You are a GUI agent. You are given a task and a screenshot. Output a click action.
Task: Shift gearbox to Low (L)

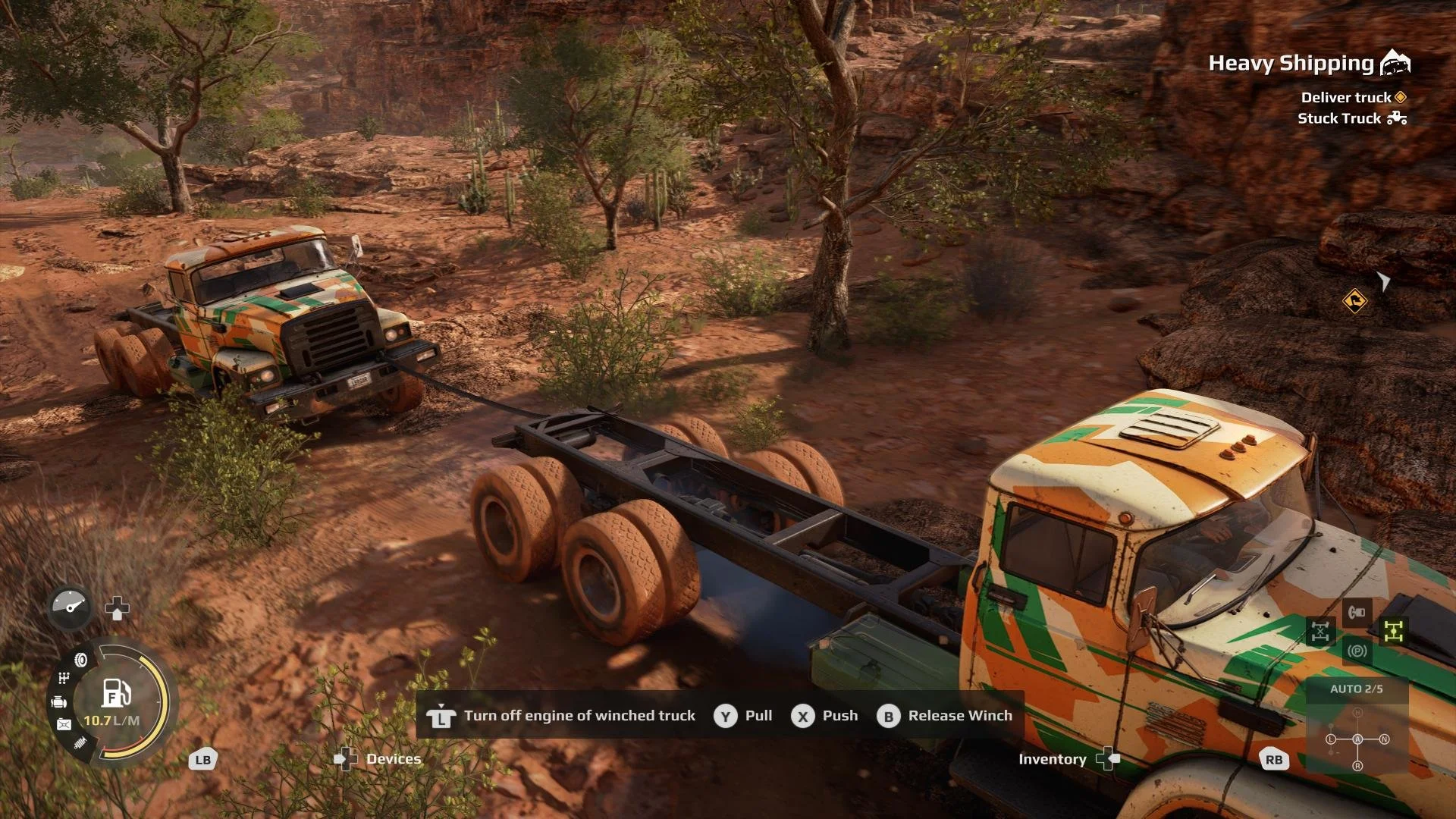[1331, 739]
